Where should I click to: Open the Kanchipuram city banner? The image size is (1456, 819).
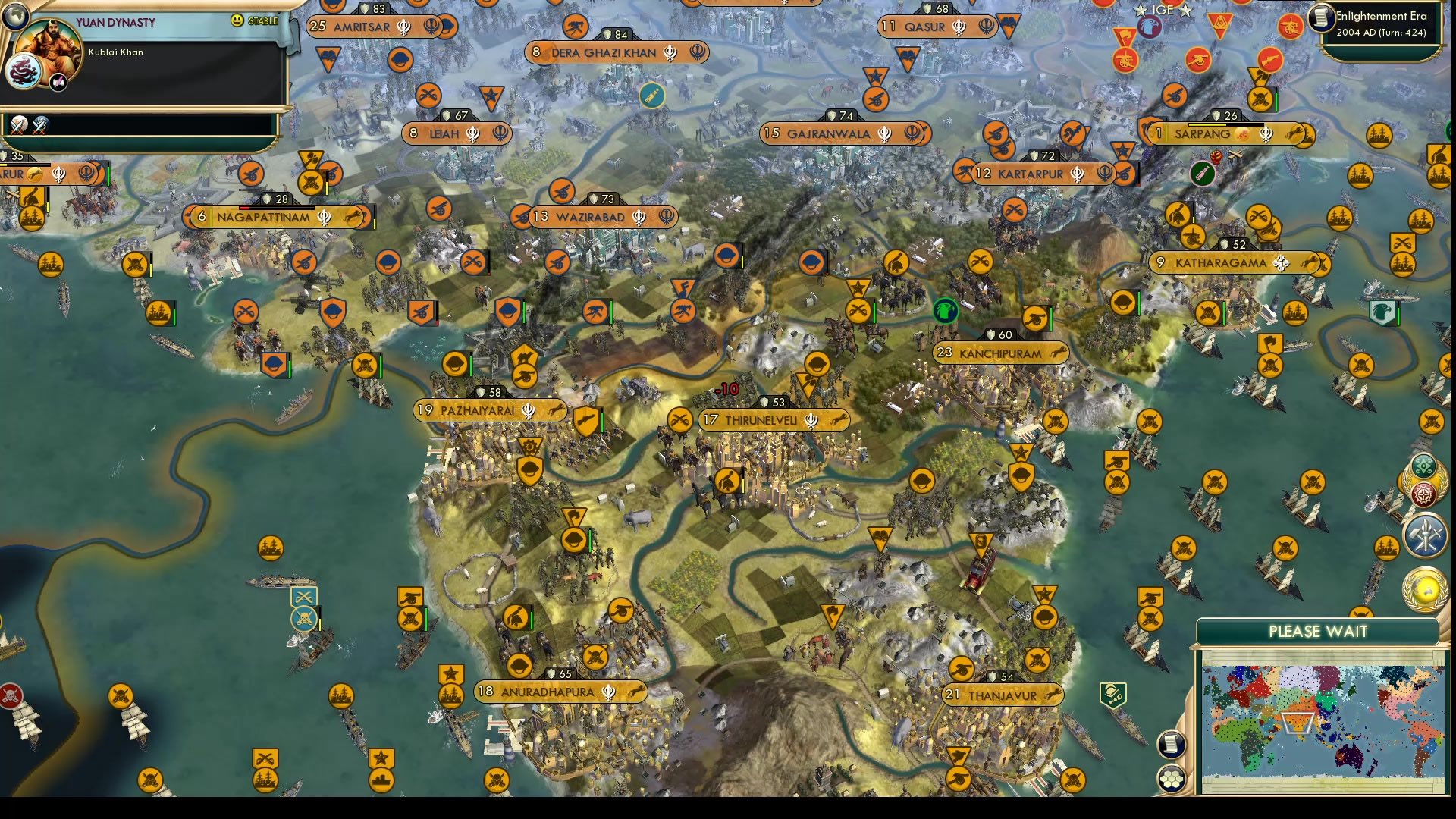click(x=1000, y=353)
